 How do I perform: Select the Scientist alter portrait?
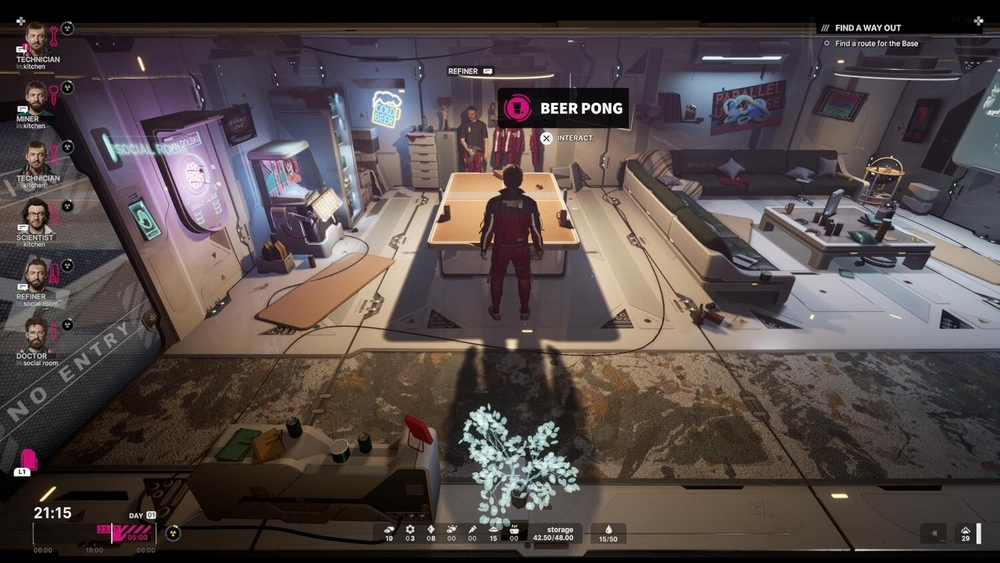[36, 215]
